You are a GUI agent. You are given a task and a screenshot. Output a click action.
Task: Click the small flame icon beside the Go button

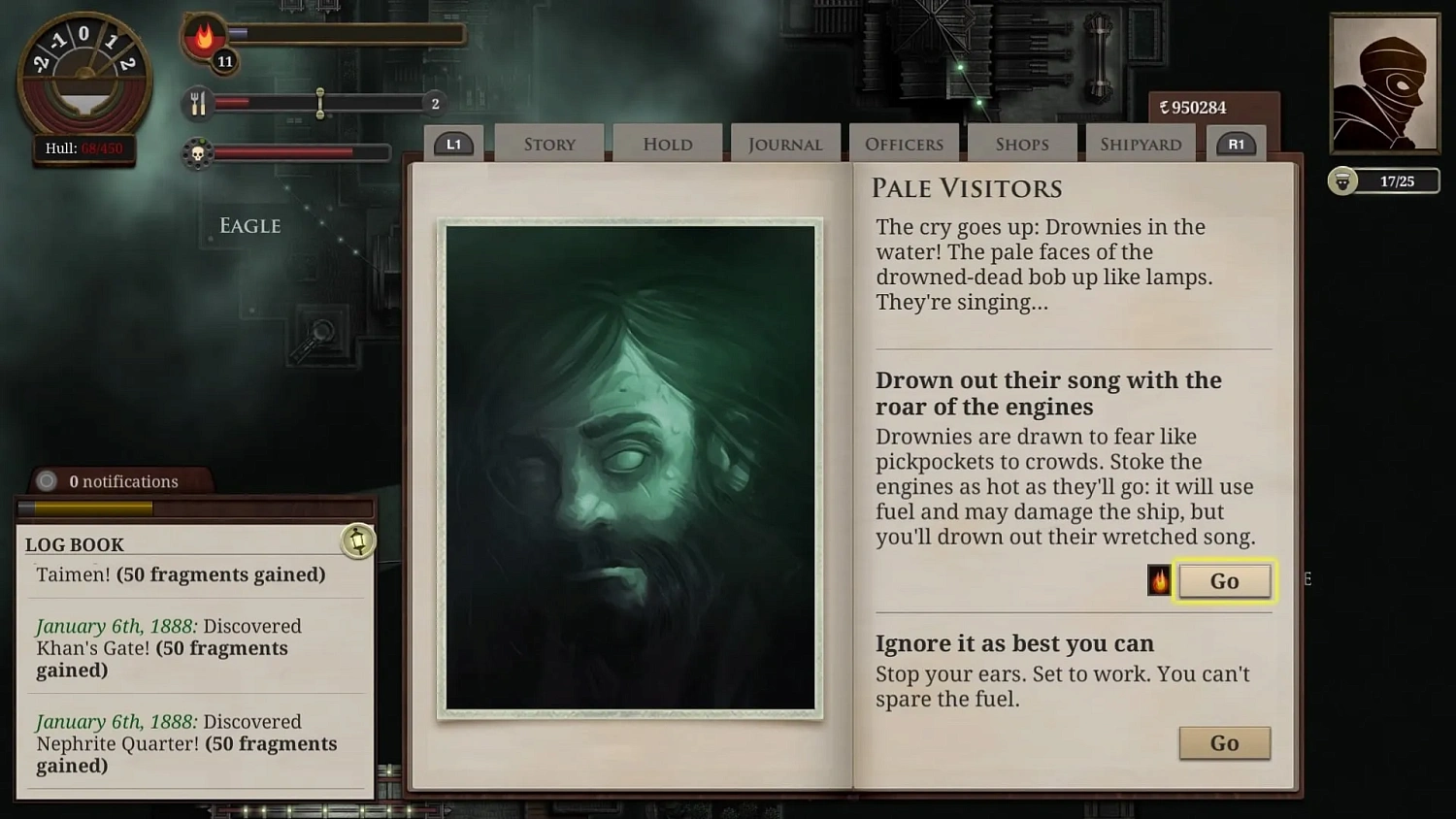pyautogui.click(x=1157, y=580)
